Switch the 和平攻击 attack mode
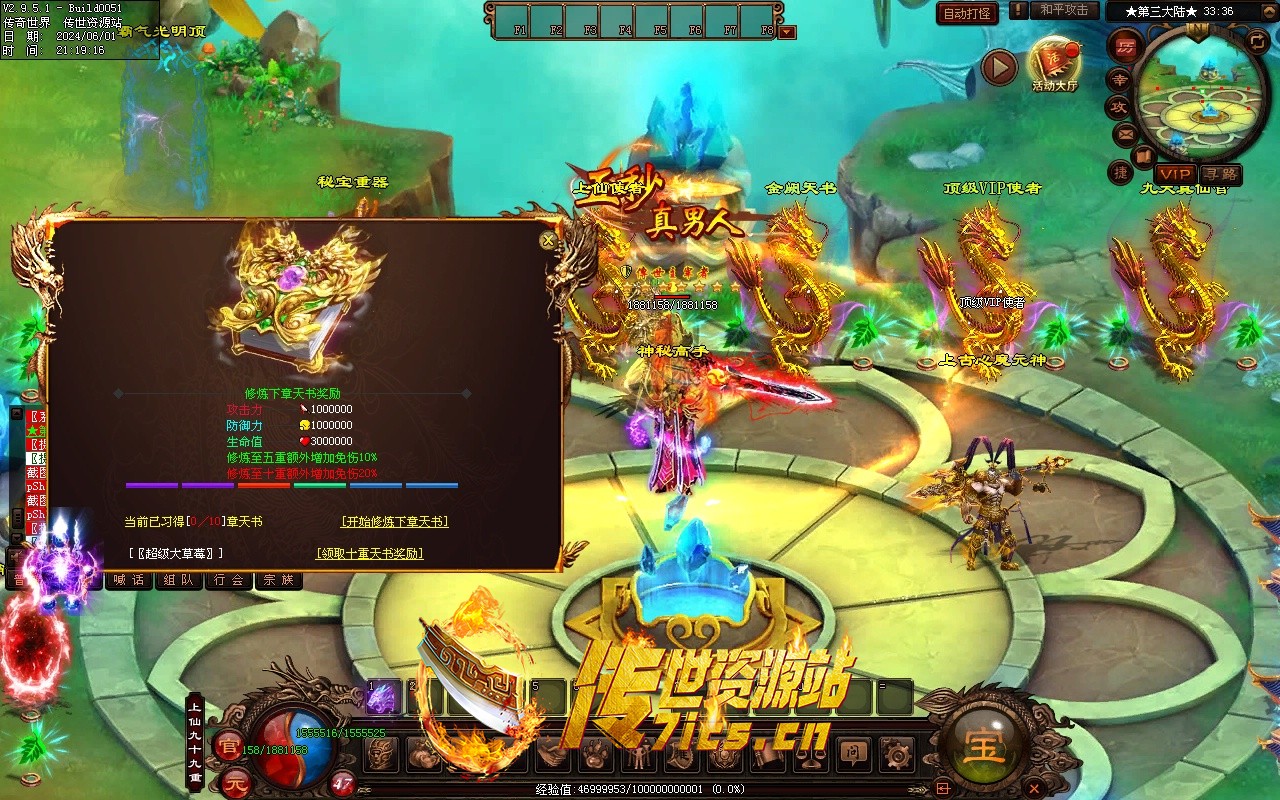The height and width of the screenshot is (800, 1280). [1064, 10]
